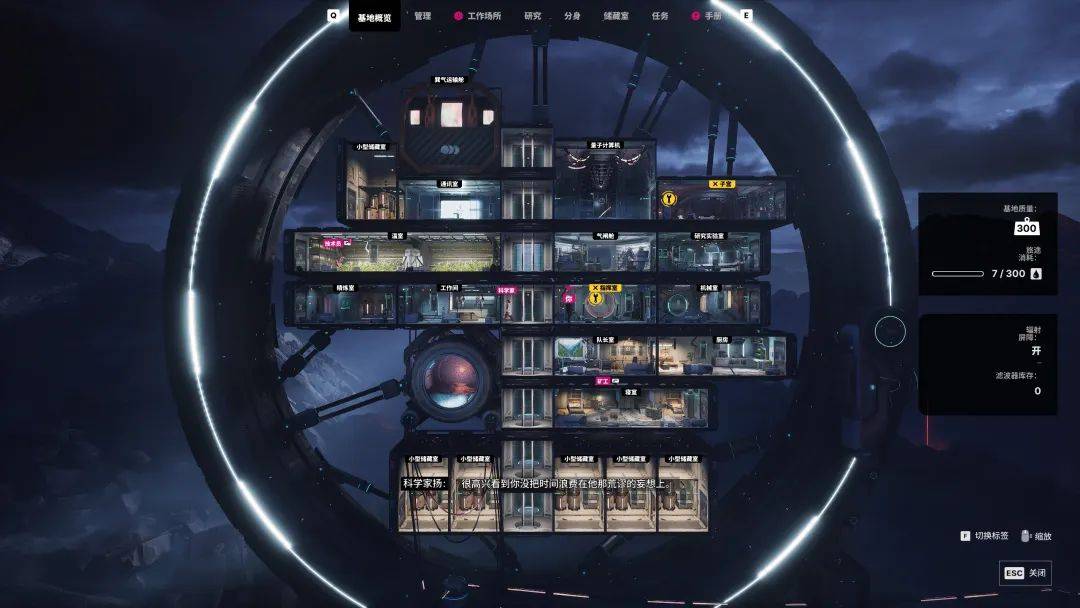Select the 队长室 captain's cabin
The width and height of the screenshot is (1080, 608).
click(x=604, y=358)
